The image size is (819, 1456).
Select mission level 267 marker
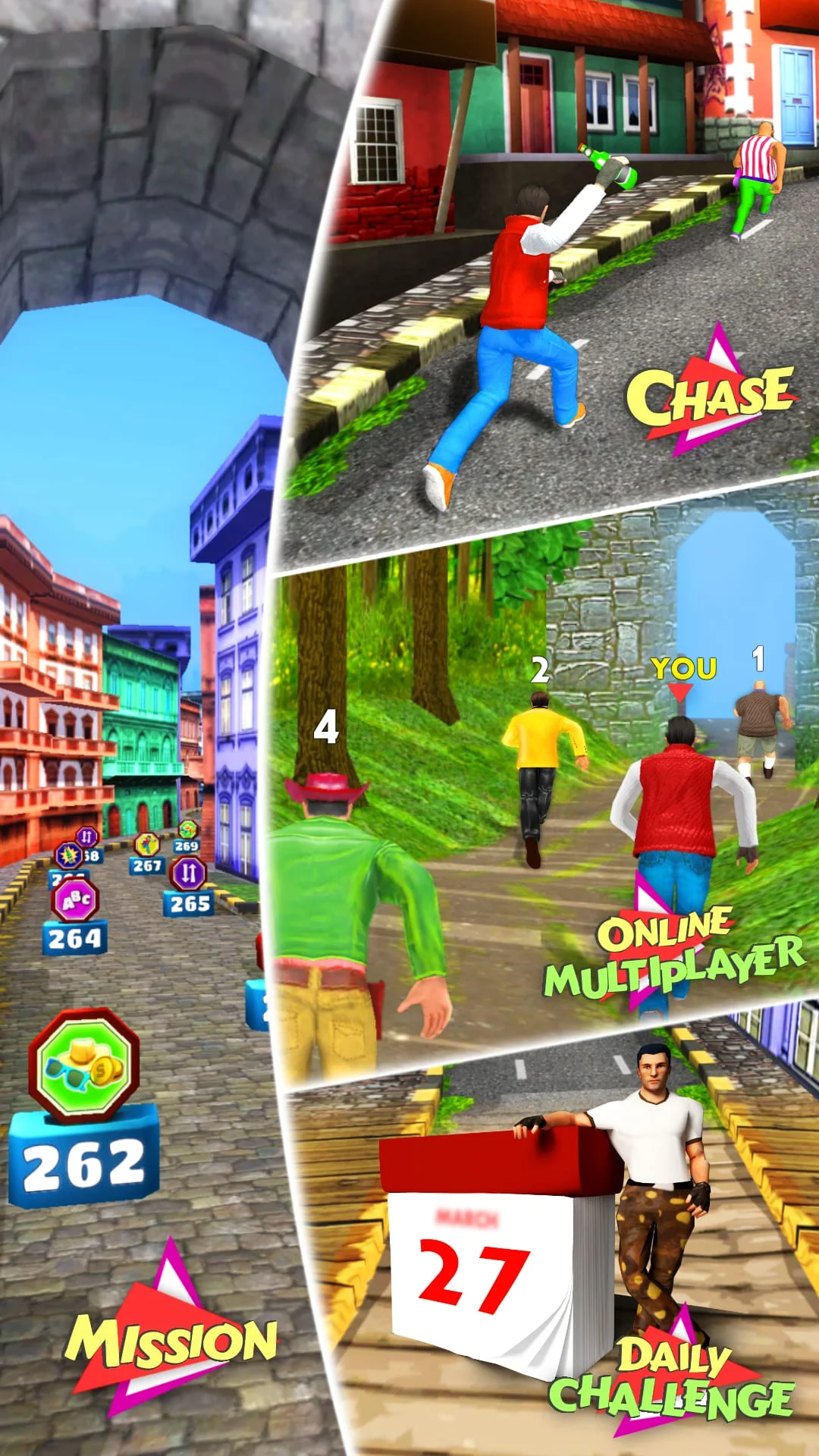tap(147, 854)
